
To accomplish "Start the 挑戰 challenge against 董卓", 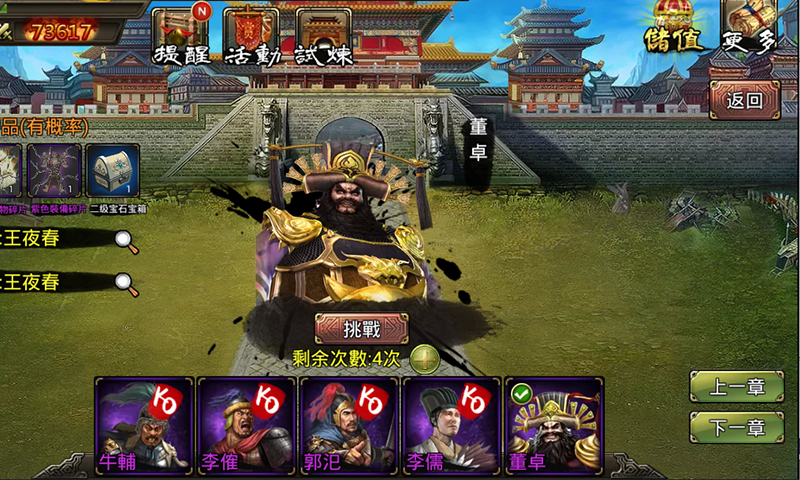I will [x=362, y=328].
